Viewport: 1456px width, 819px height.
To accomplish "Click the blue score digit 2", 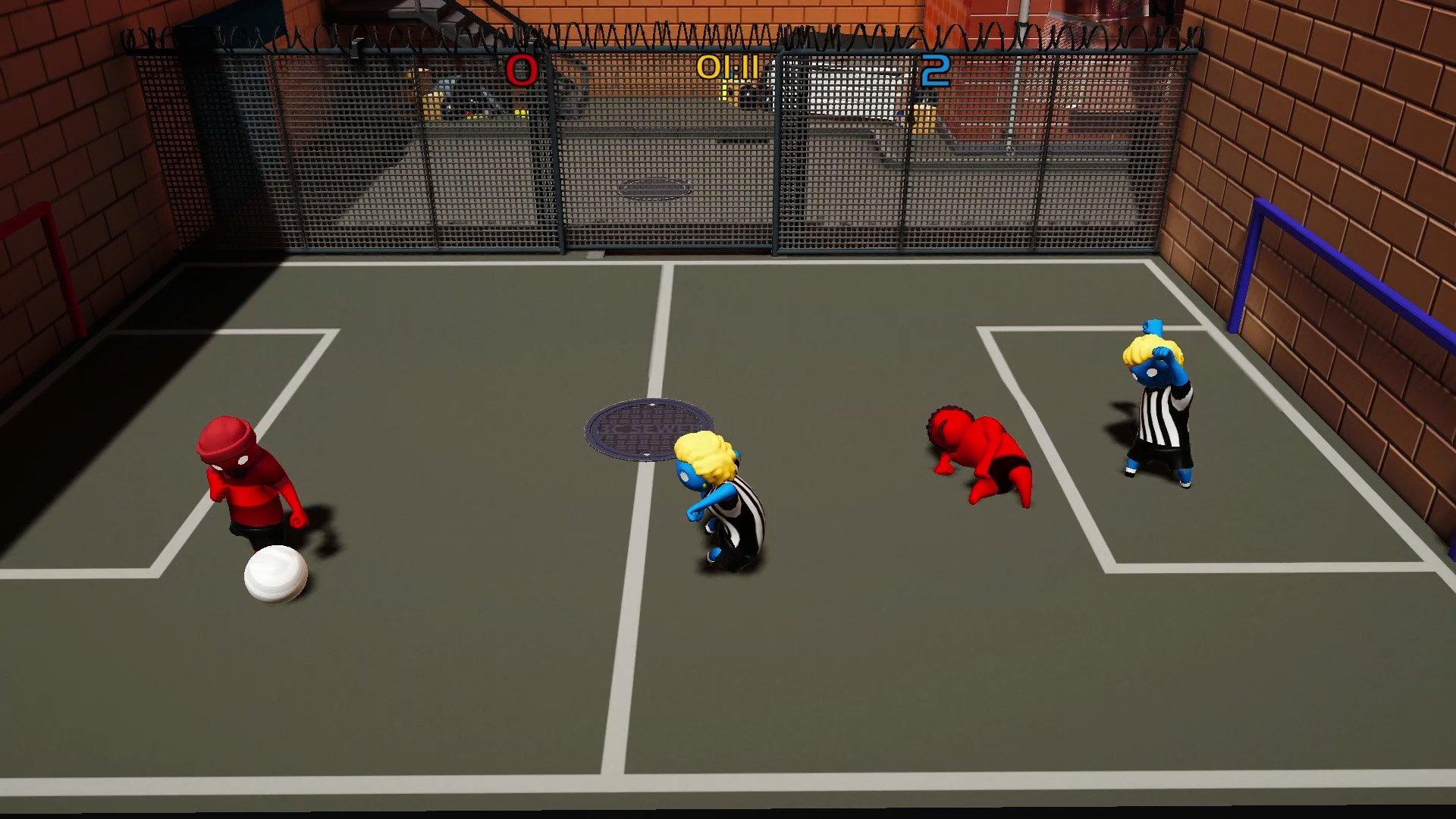I will tap(934, 69).
